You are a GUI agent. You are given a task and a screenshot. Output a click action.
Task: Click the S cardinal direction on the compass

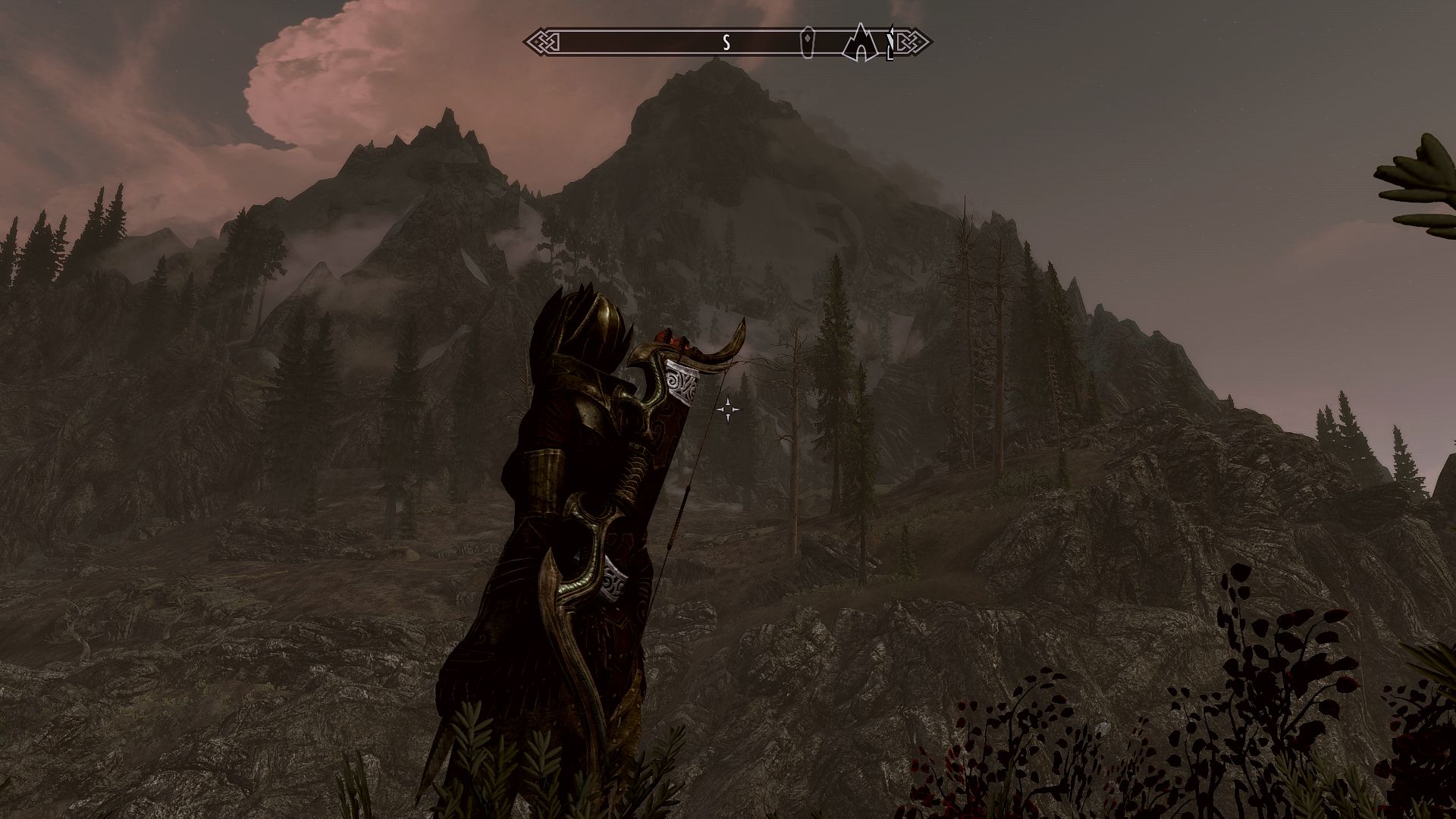726,43
